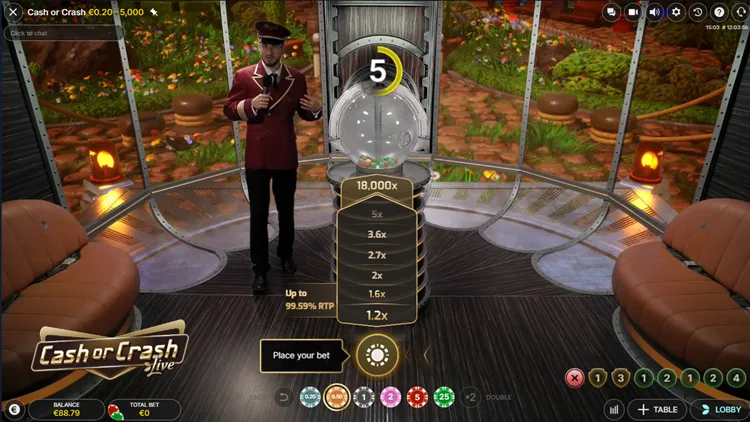Toggle the video camera settings
The image size is (750, 422).
(x=633, y=12)
